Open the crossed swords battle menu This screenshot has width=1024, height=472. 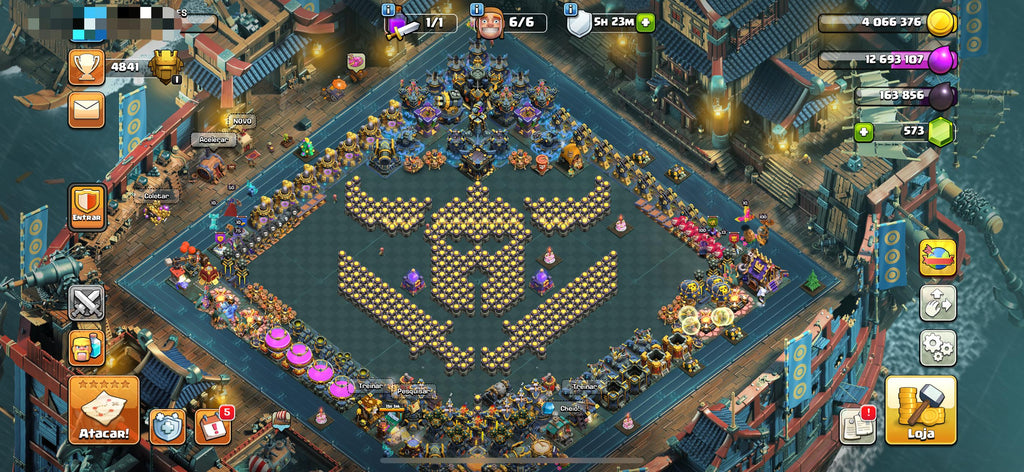tap(87, 302)
